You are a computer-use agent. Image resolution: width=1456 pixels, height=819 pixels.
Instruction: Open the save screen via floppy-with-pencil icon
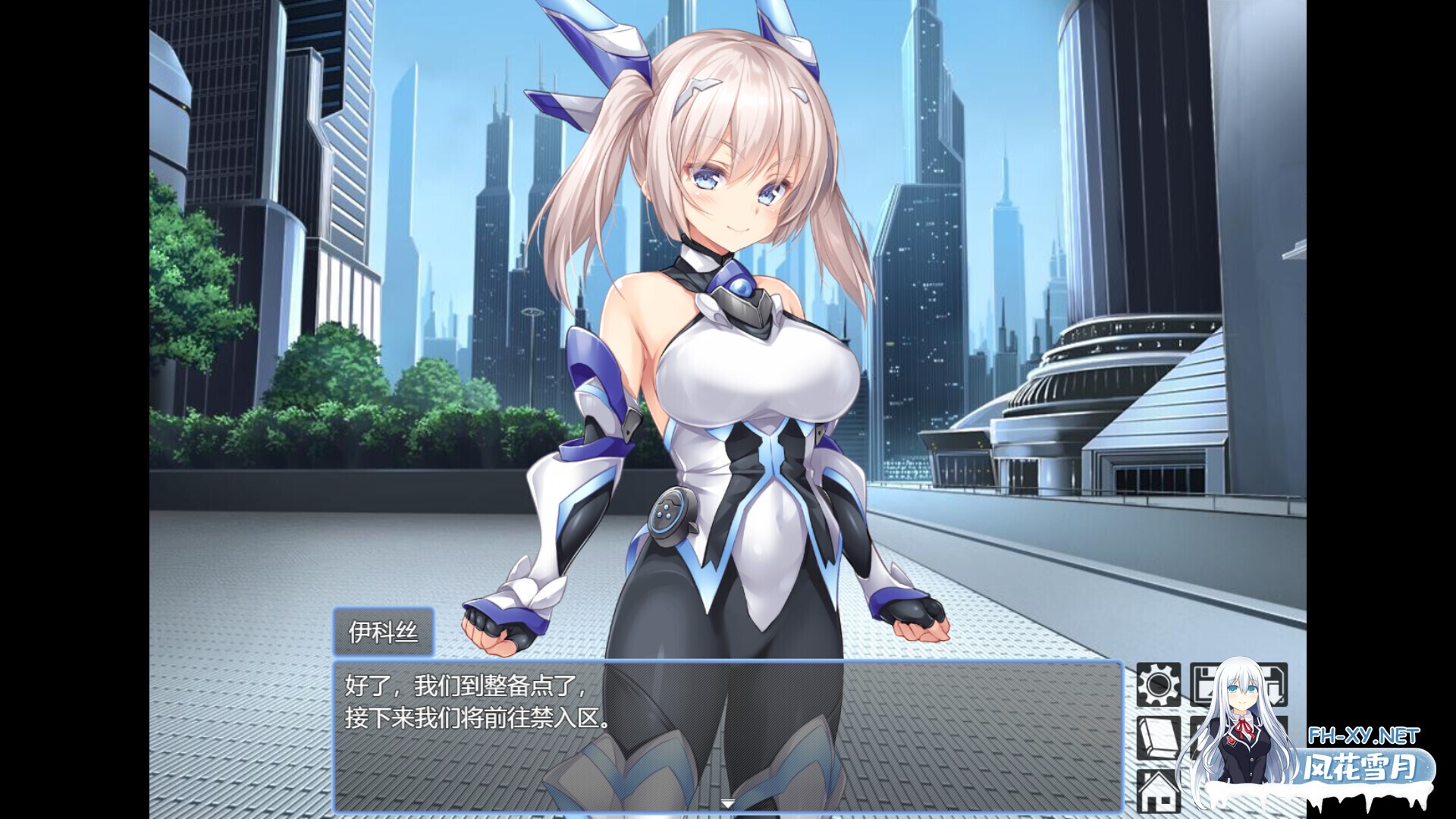1210,682
